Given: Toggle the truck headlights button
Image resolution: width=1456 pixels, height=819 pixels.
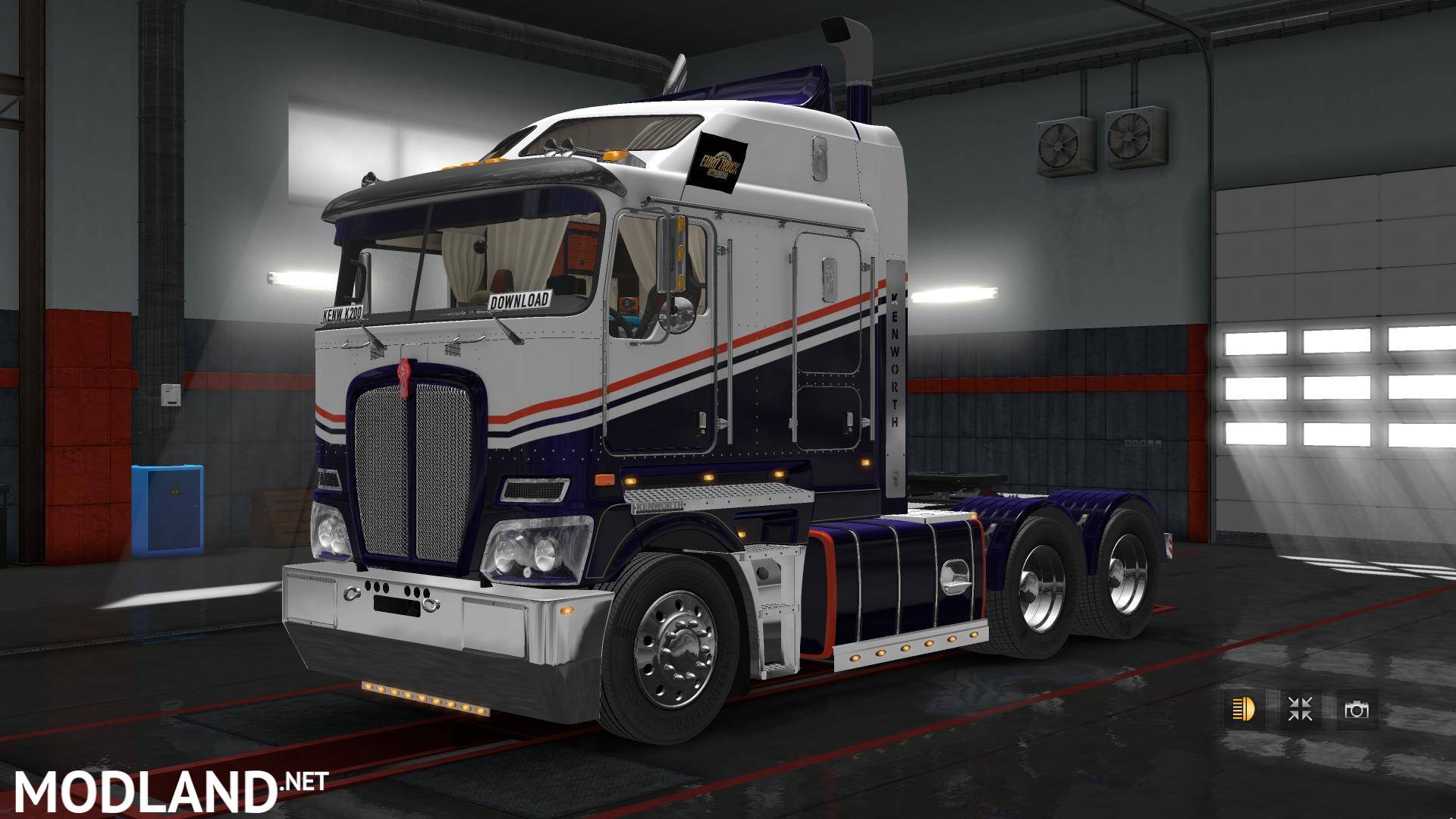Looking at the screenshot, I should (1244, 710).
